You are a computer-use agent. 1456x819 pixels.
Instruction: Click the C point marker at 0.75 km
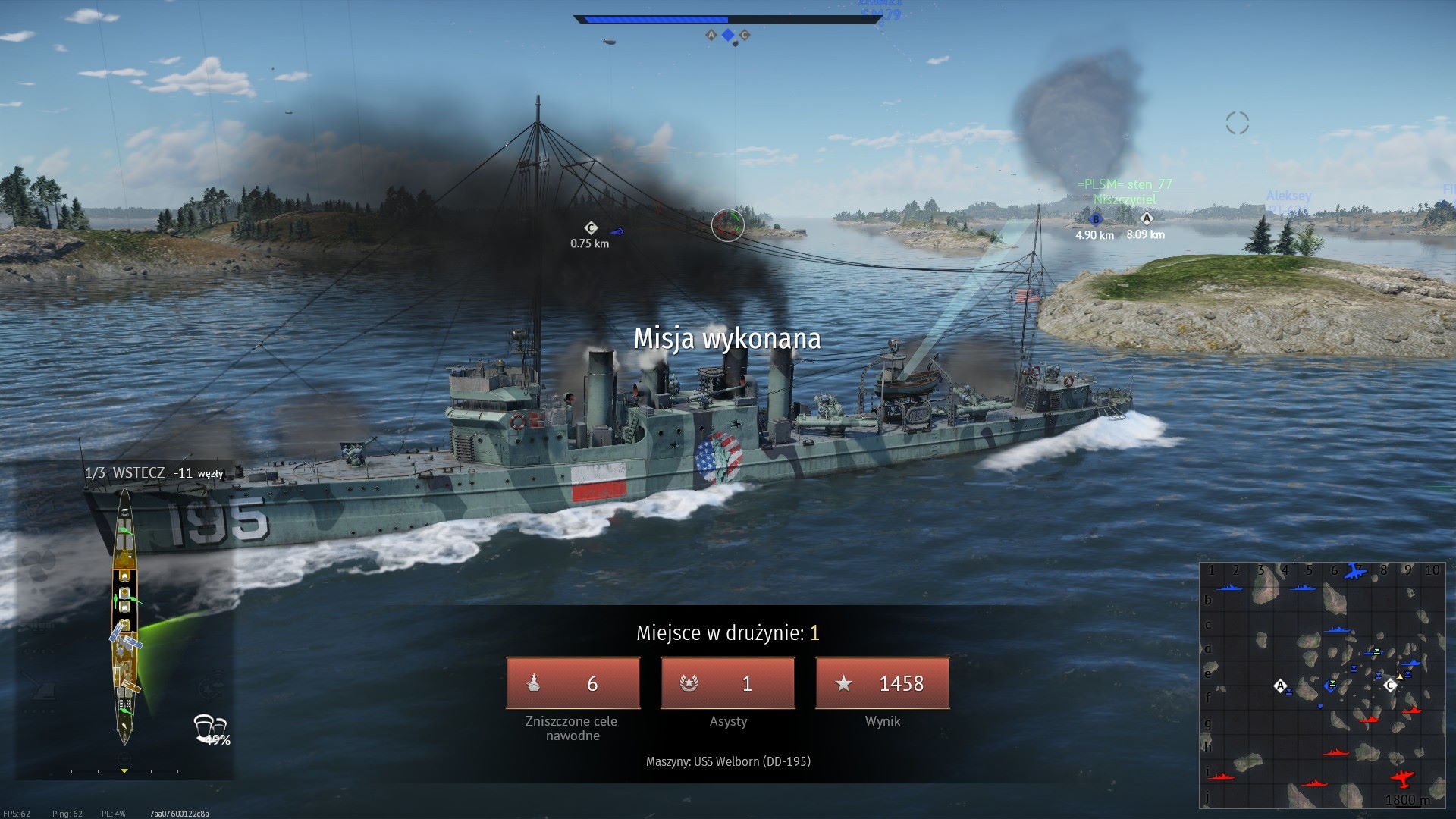[591, 227]
